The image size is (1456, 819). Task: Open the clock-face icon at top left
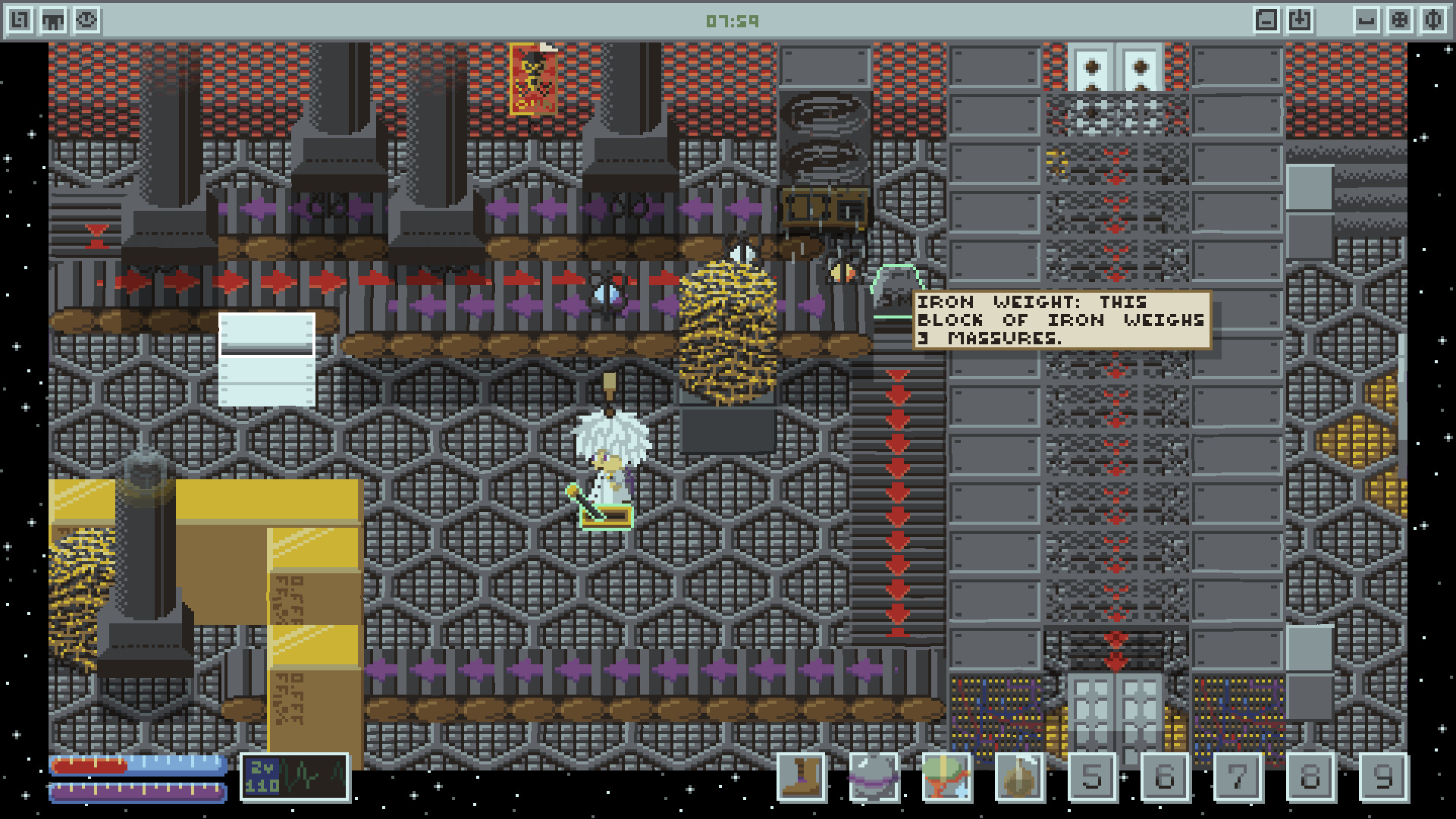pos(86,19)
